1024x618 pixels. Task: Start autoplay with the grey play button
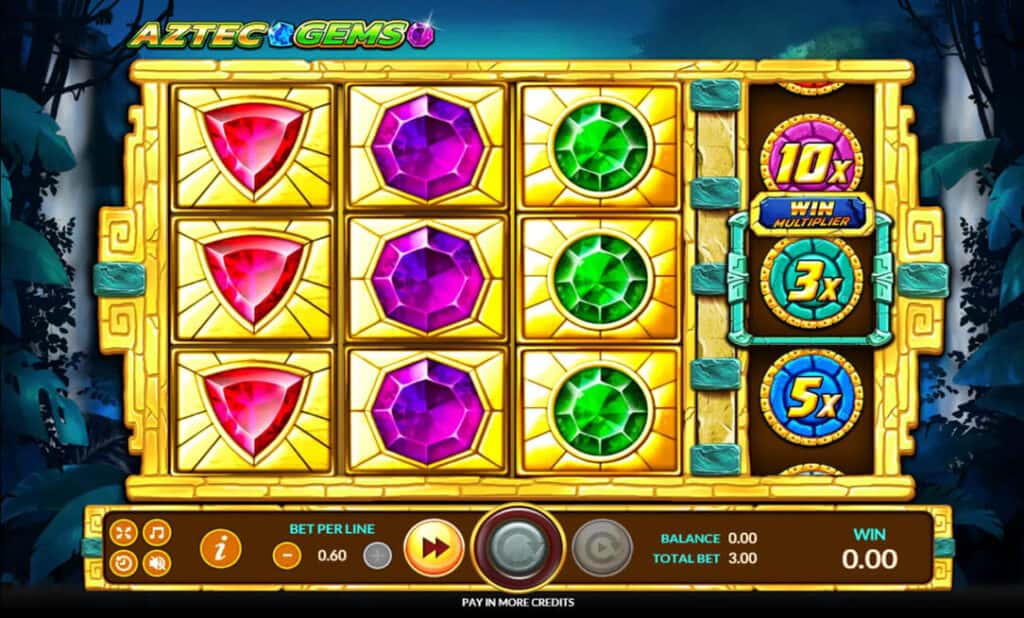point(601,548)
